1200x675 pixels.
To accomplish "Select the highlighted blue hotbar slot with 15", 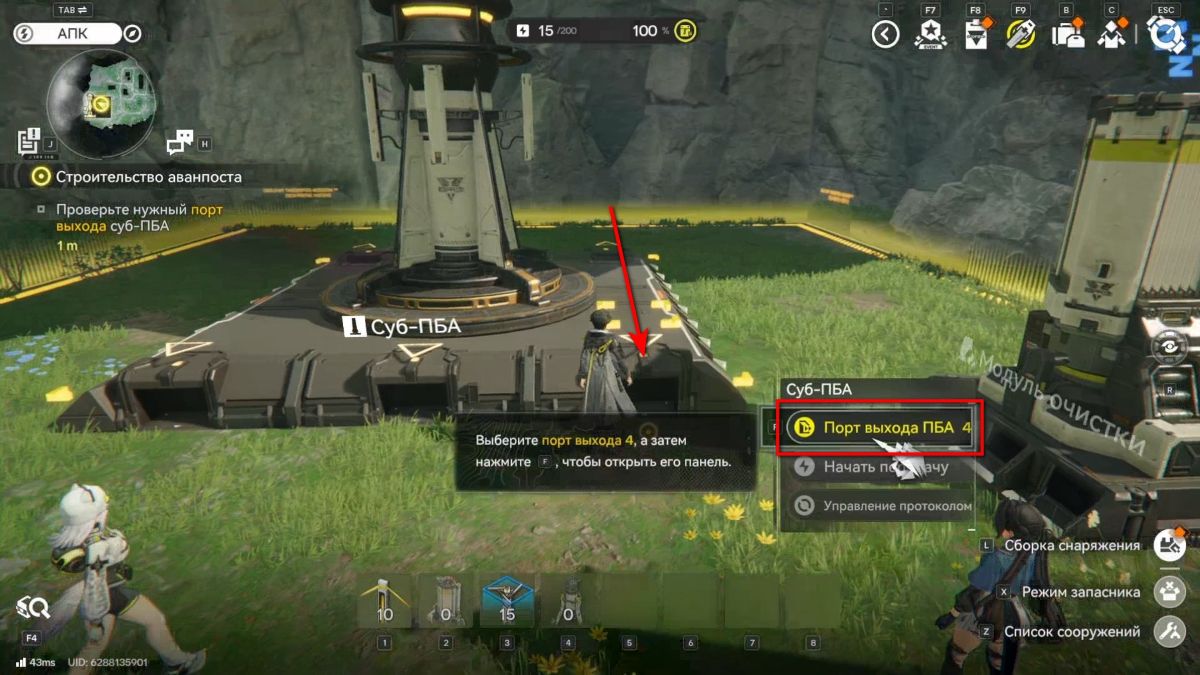I will pos(507,601).
